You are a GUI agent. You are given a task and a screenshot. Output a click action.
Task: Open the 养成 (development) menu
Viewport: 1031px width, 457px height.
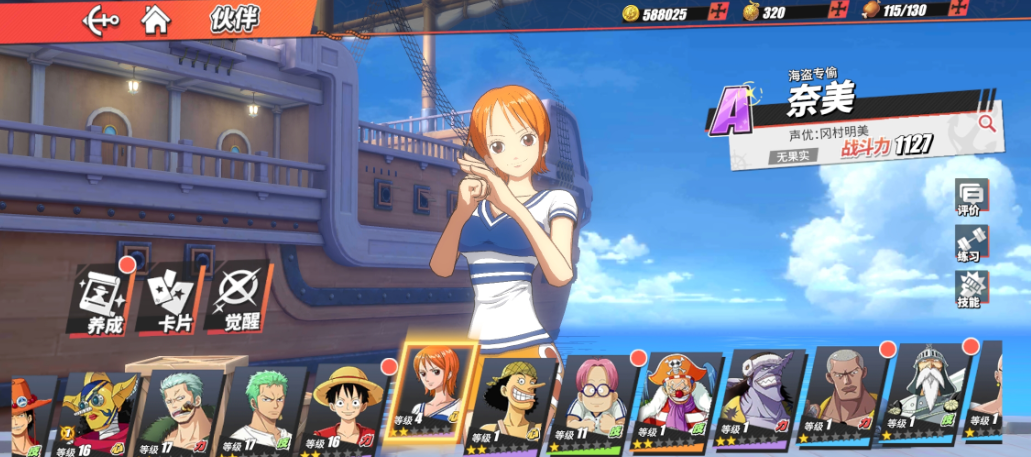[x=104, y=298]
